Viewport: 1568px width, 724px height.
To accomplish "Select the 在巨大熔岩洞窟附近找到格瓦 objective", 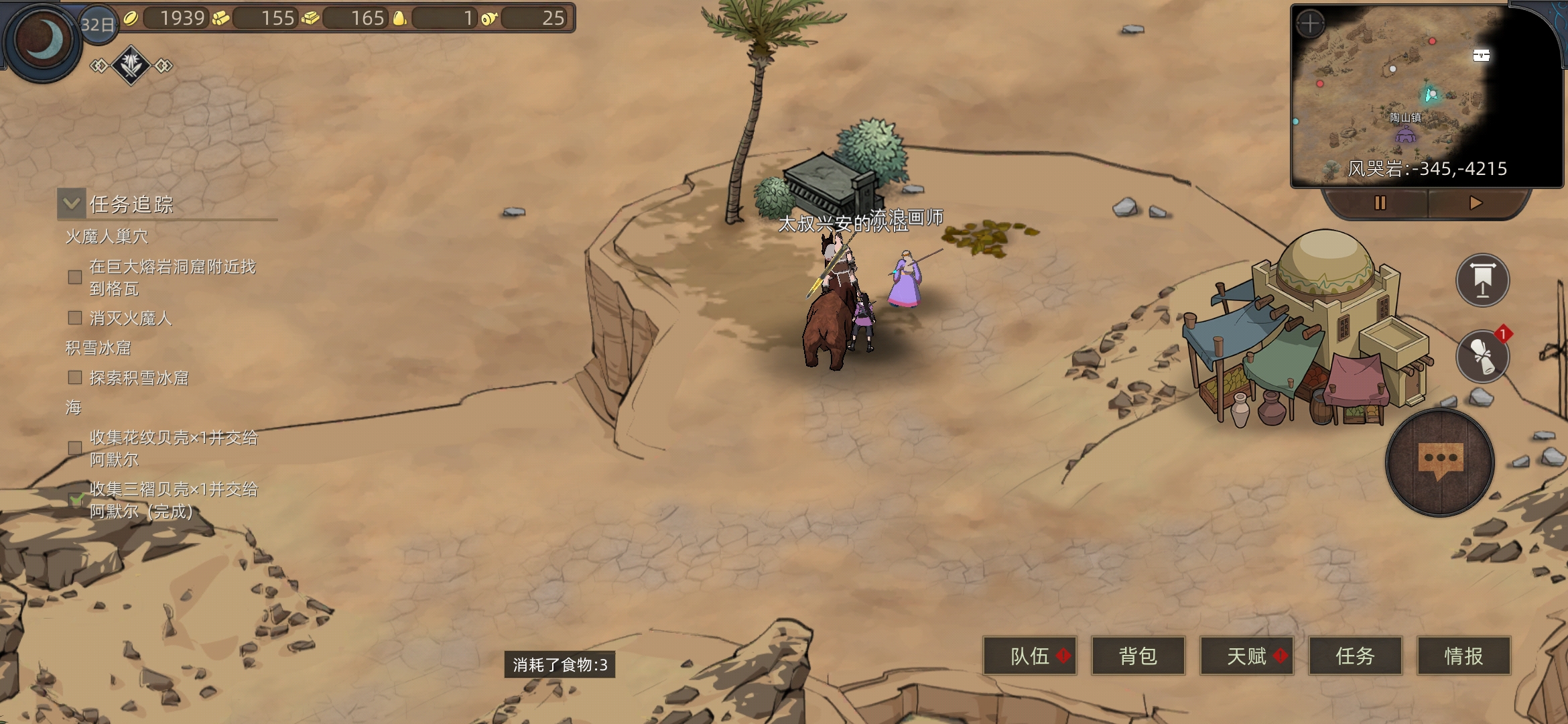I will click(172, 277).
